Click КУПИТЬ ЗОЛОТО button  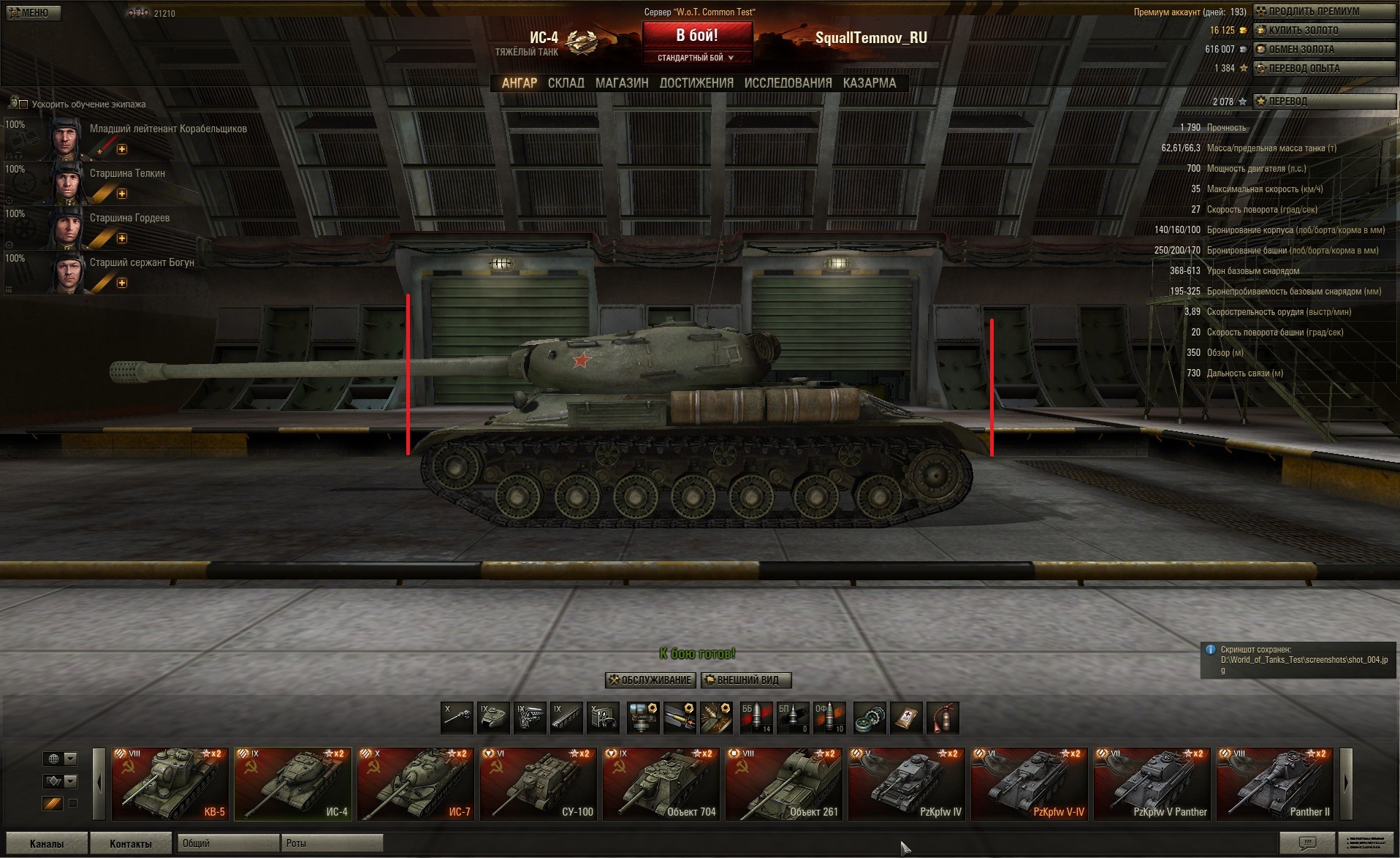(1324, 30)
